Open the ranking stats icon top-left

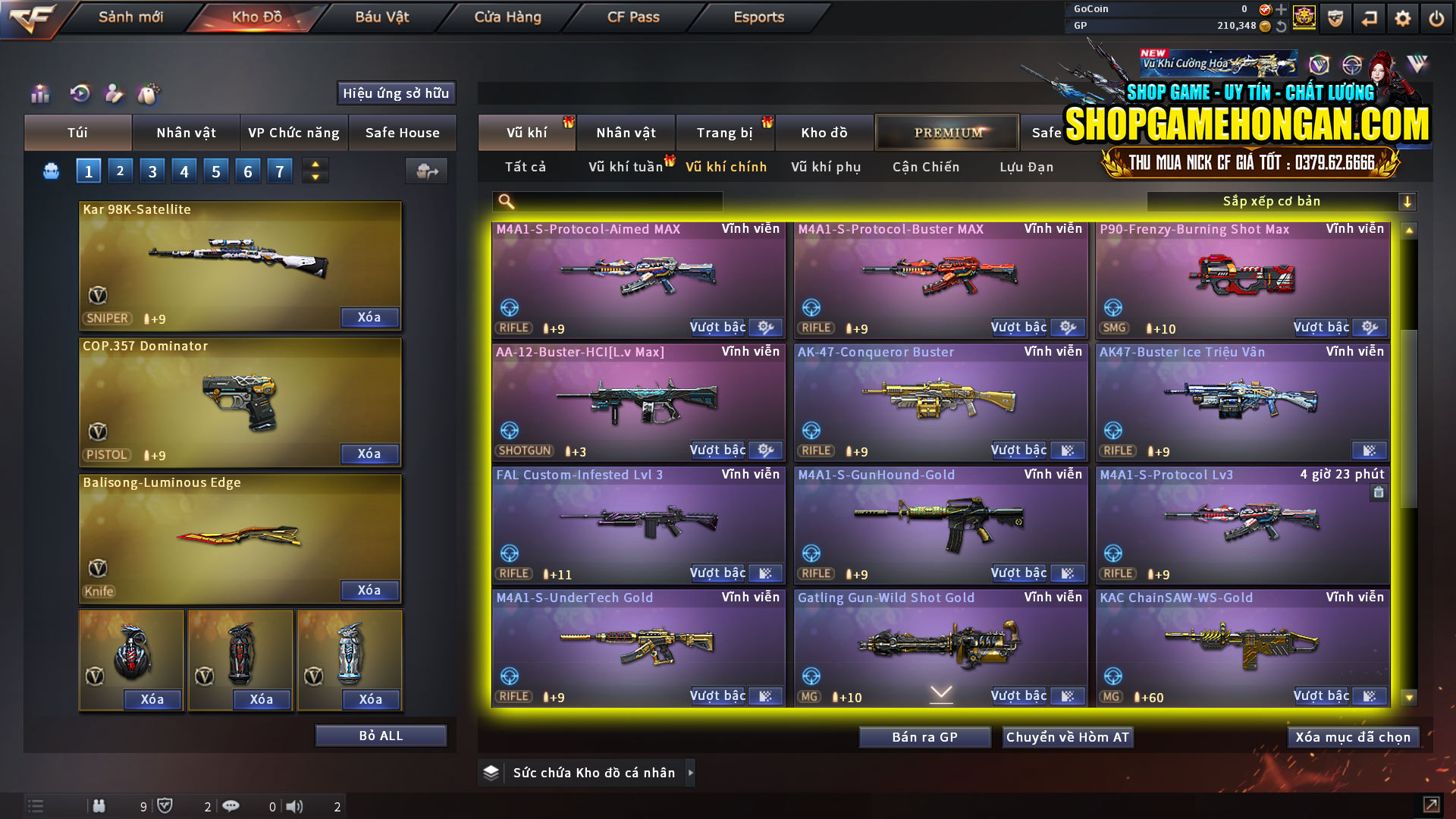[39, 93]
